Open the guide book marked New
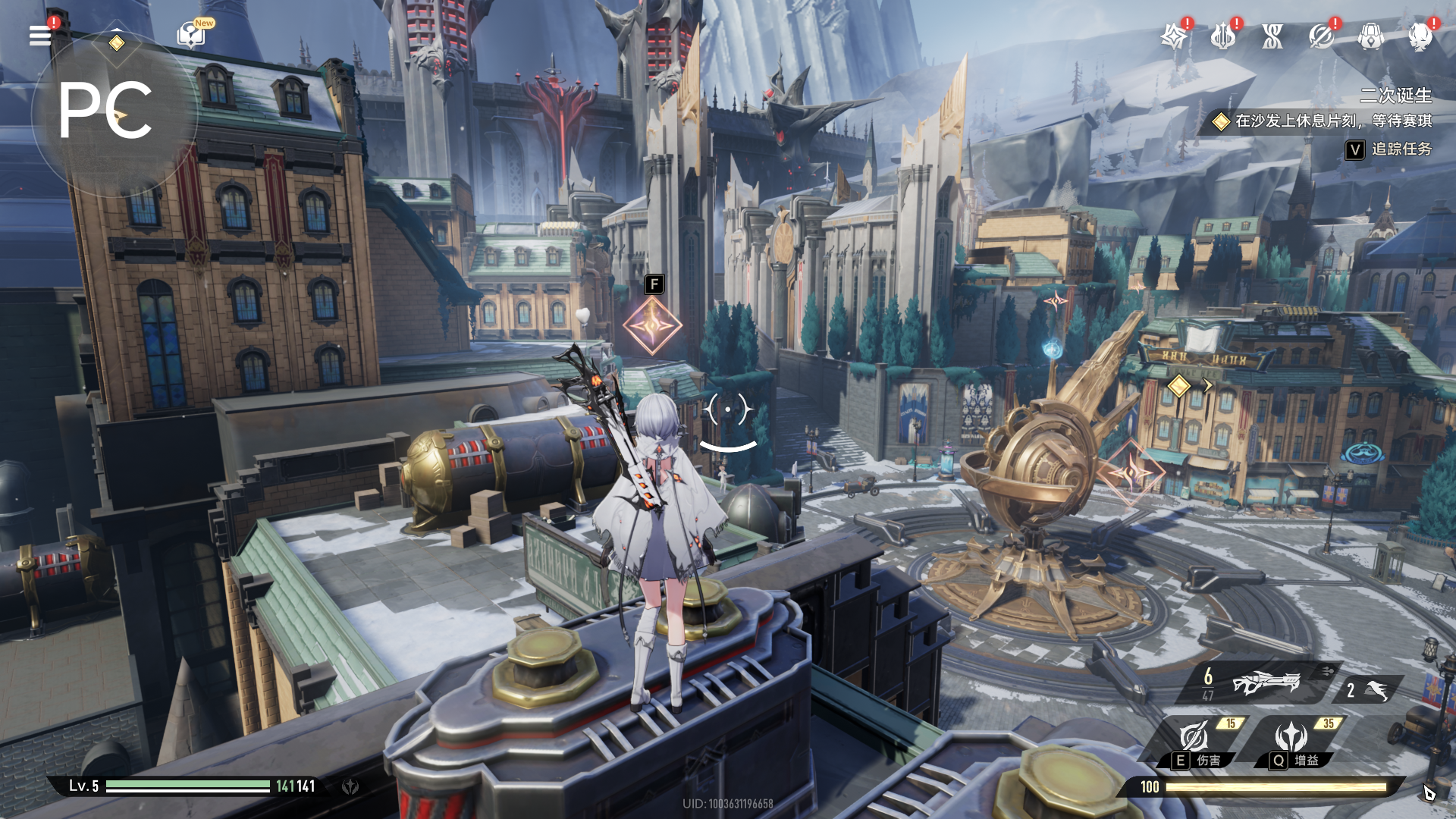 click(x=190, y=35)
